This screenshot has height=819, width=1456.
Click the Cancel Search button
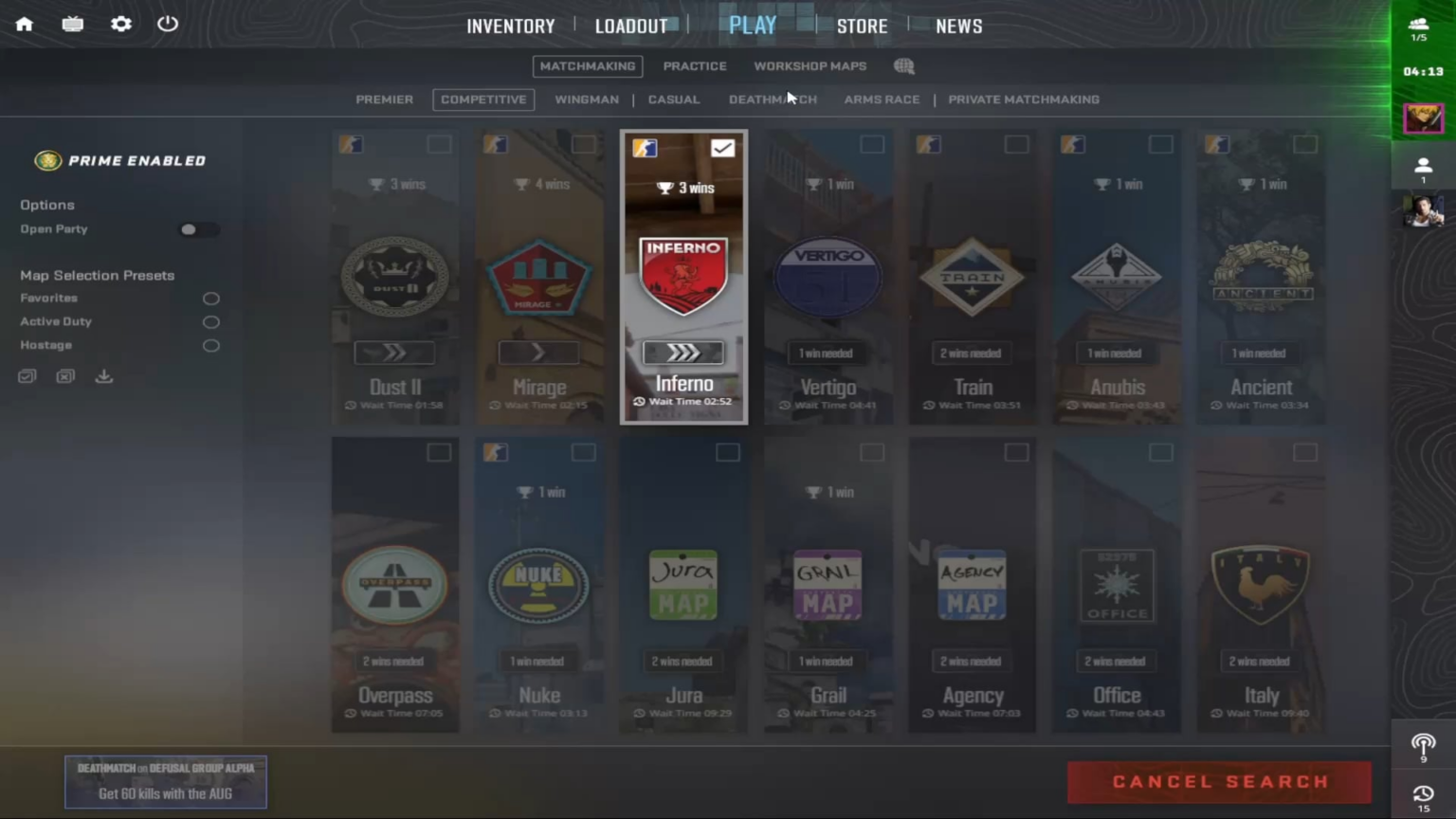point(1219,781)
